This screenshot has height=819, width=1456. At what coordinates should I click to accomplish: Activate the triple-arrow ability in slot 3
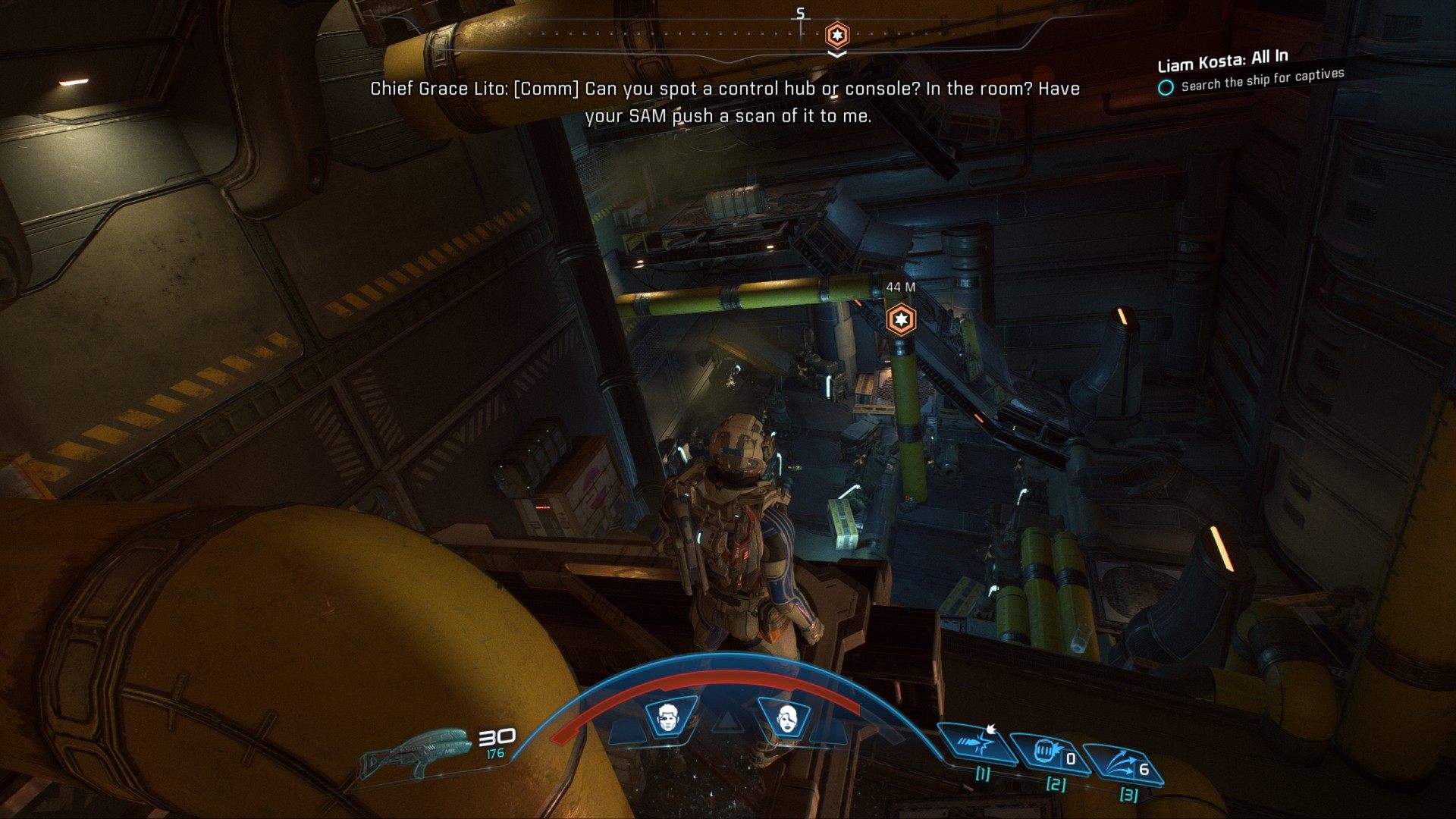point(1121,764)
